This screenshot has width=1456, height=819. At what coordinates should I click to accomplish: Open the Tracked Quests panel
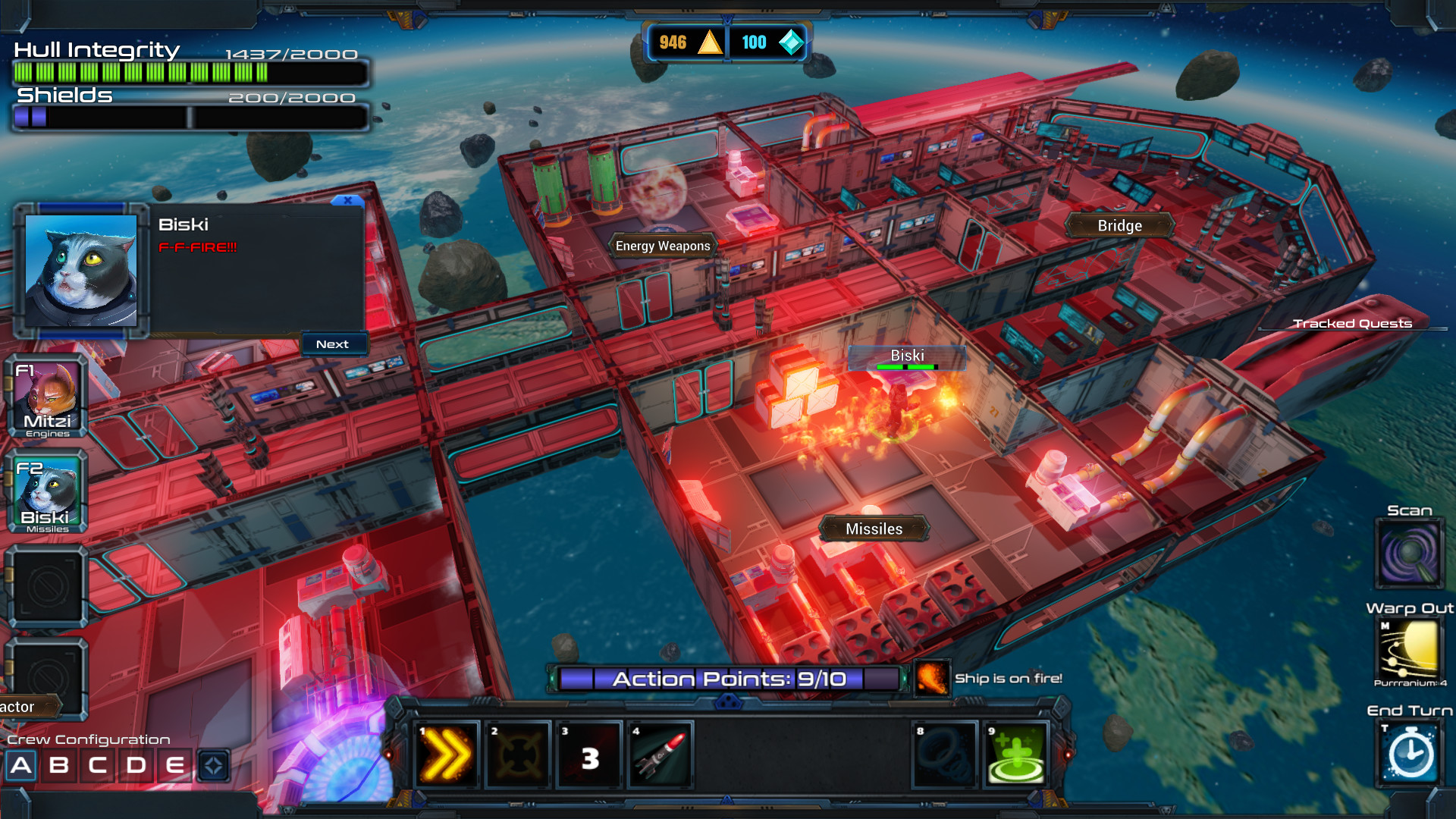1352,324
